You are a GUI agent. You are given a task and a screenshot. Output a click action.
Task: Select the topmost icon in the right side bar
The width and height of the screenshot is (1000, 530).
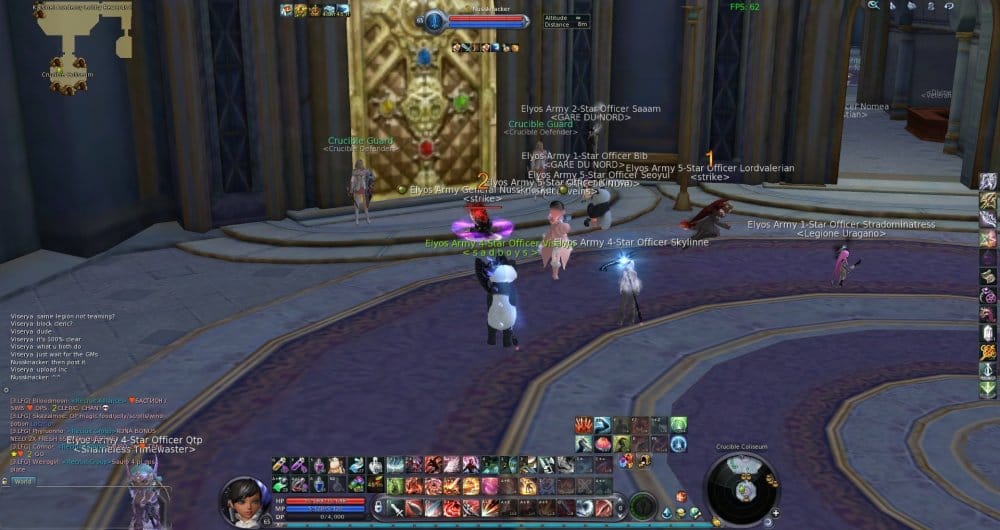988,182
